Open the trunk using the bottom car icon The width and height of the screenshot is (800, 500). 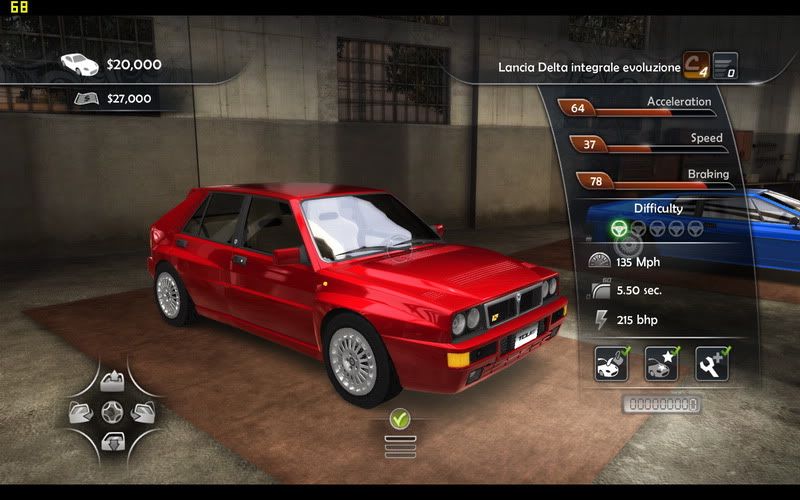[x=113, y=439]
